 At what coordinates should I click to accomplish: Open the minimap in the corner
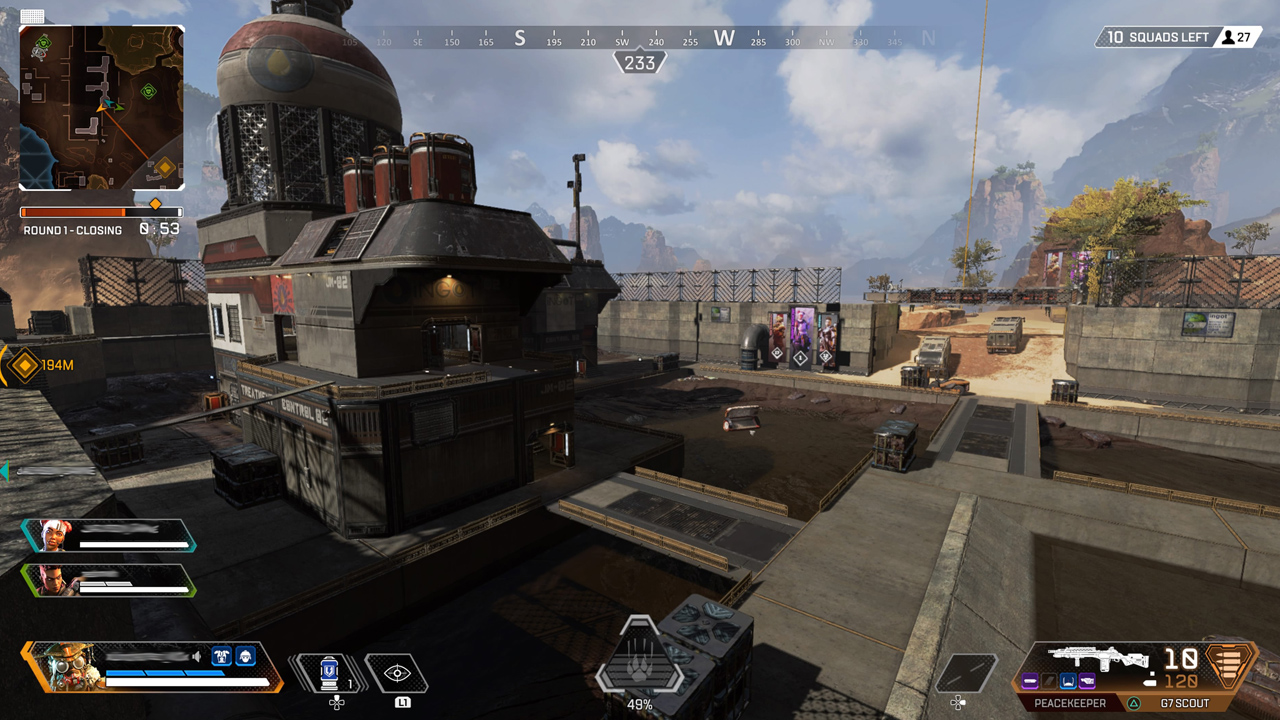click(x=102, y=108)
